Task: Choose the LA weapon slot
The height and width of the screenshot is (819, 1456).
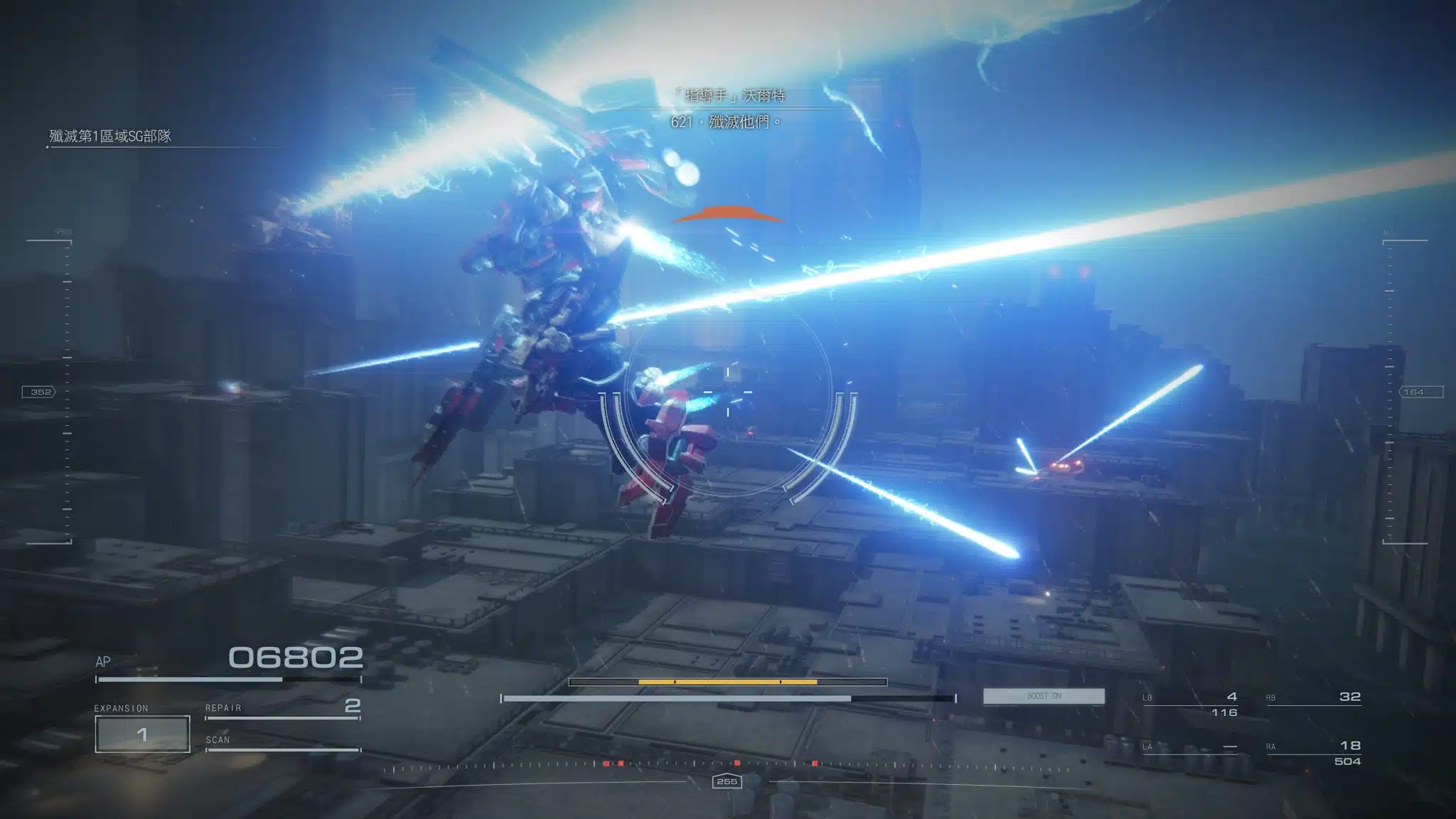Action: pos(1192,747)
